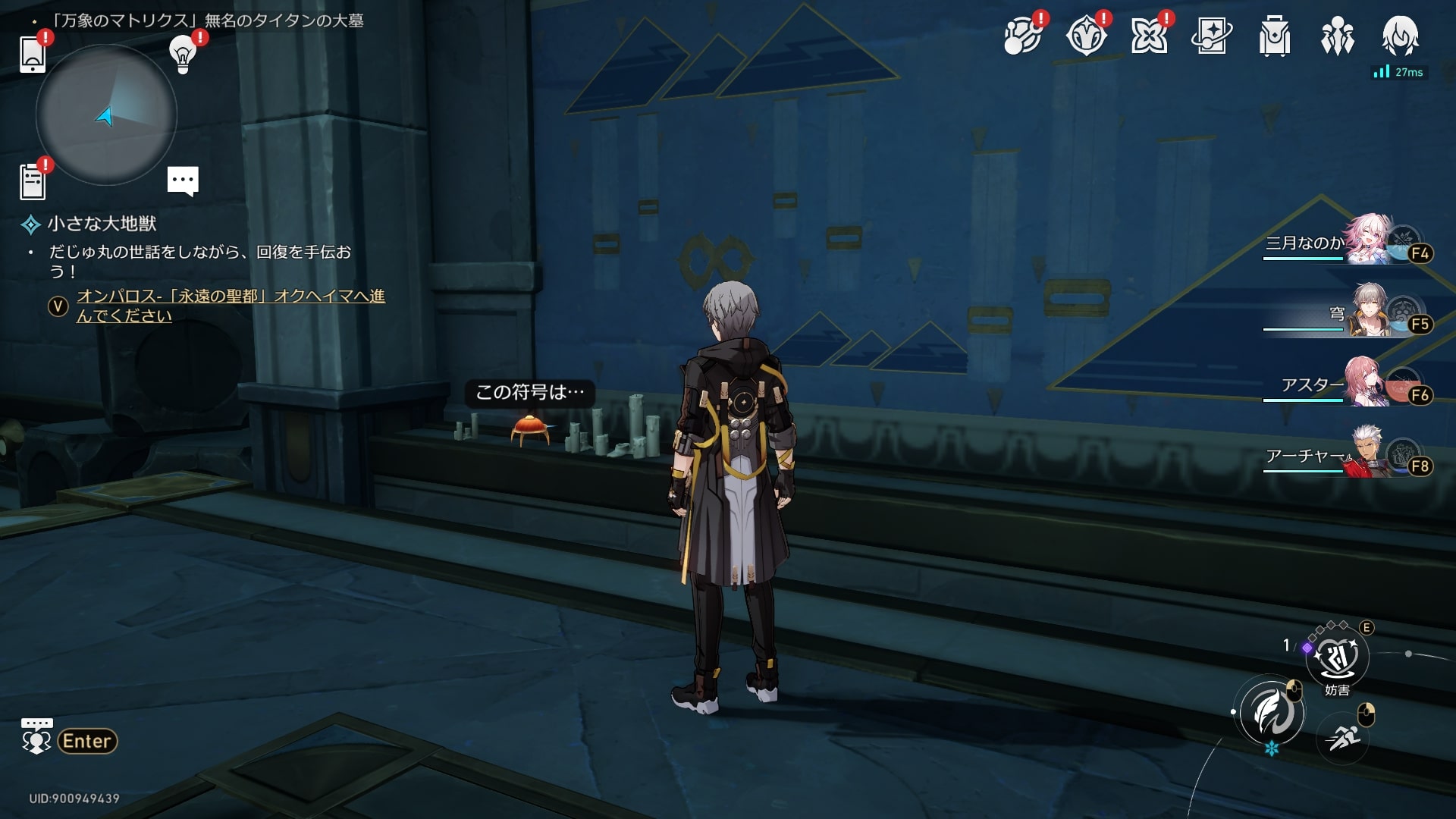Viewport: 1456px width, 819px height.
Task: Open the four-pointed star warp icon
Action: (1149, 36)
